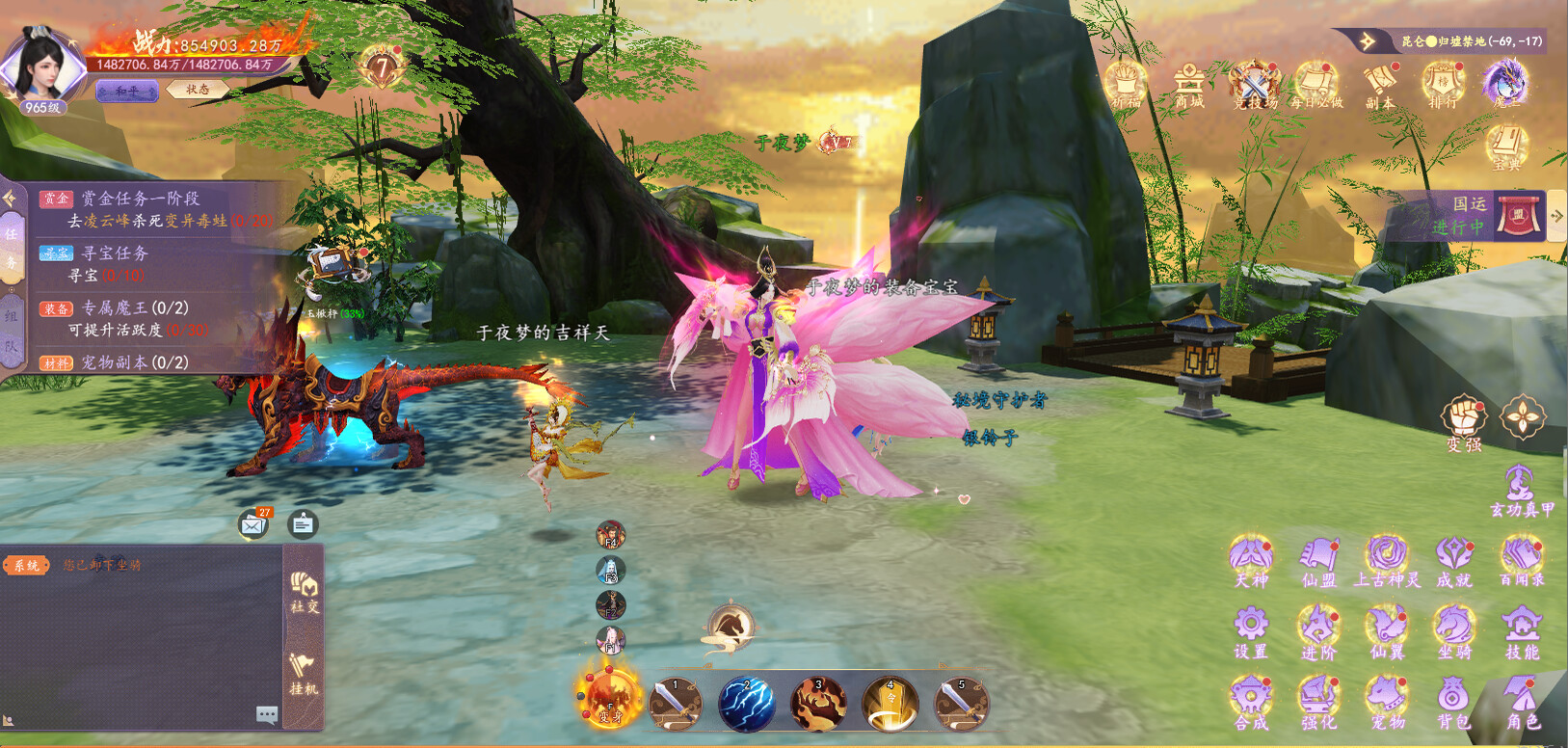Enter the 竞技场 arena
1568x748 pixels.
(x=1254, y=82)
